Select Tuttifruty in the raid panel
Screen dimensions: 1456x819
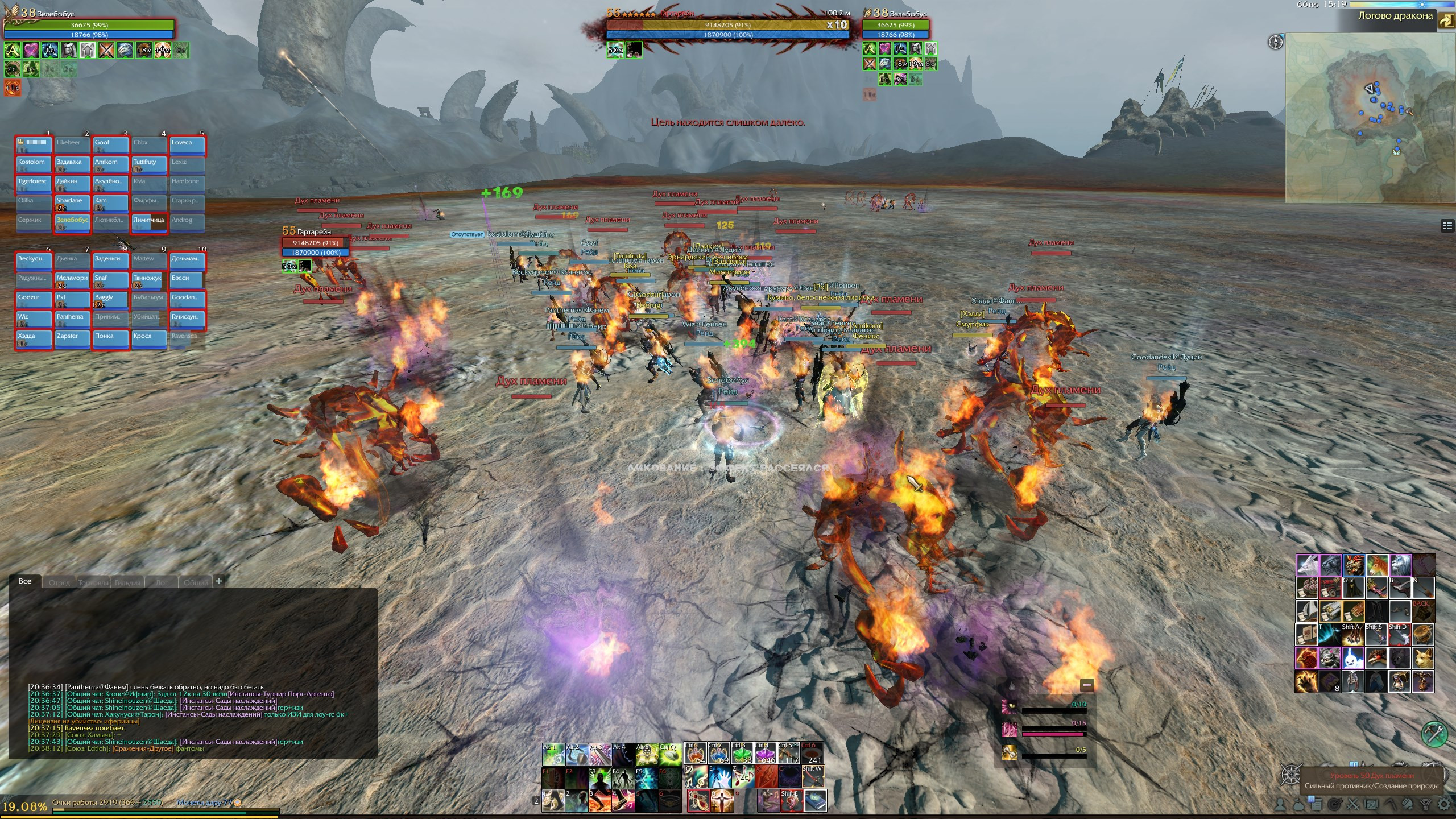[149, 164]
